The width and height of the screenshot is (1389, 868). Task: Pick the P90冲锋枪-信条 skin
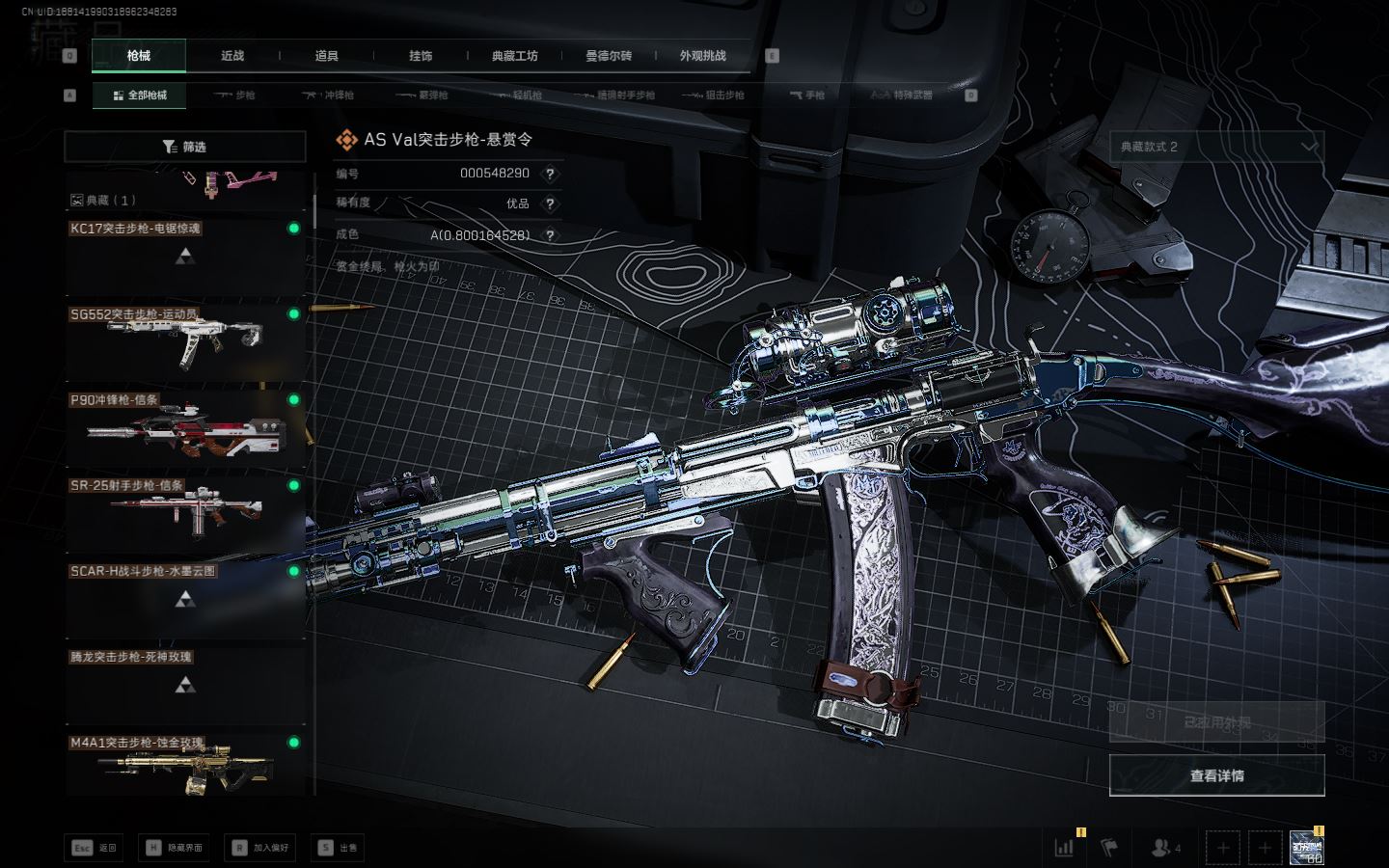pyautogui.click(x=185, y=426)
